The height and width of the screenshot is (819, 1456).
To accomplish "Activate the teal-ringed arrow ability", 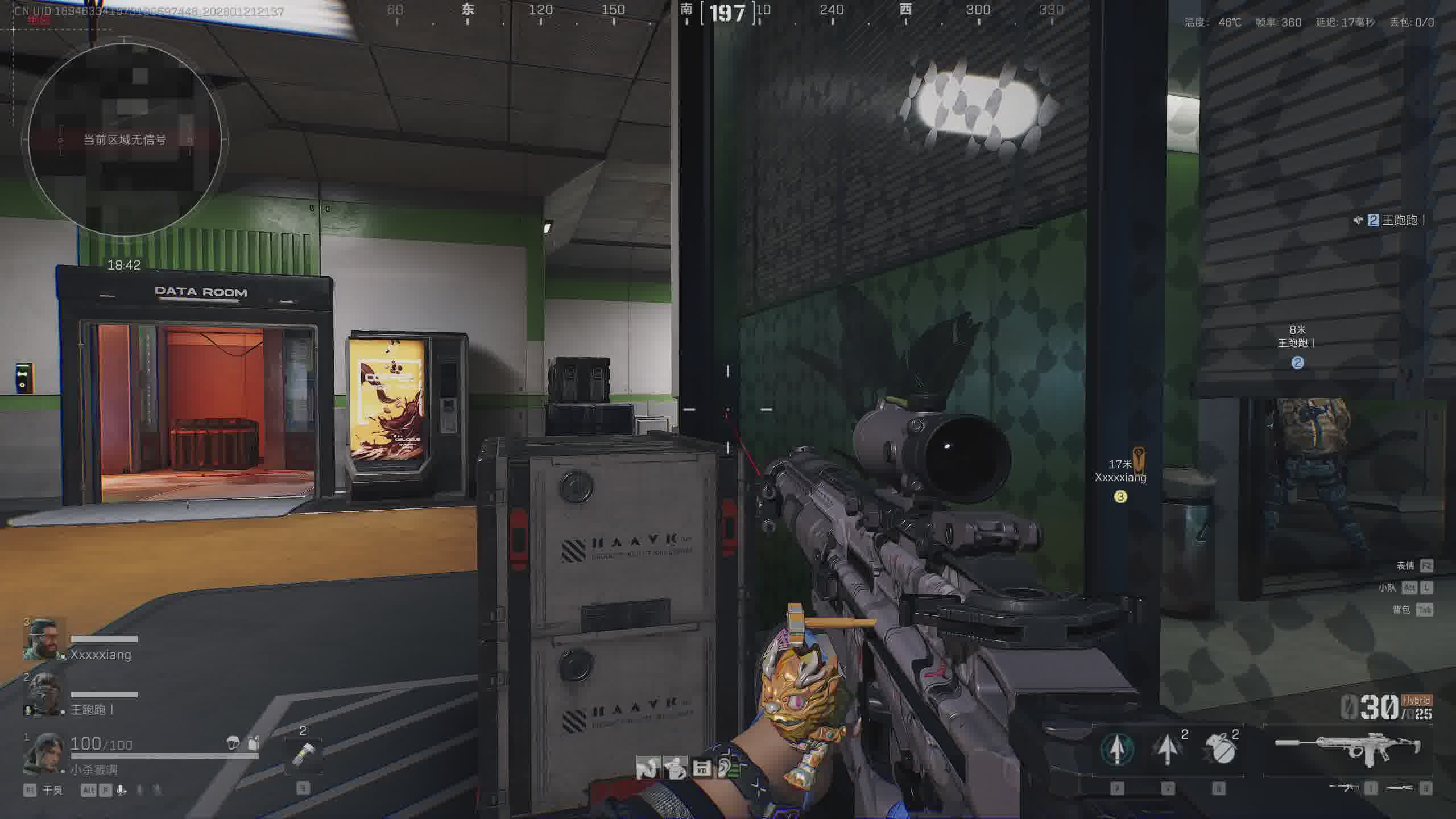I will [1117, 749].
